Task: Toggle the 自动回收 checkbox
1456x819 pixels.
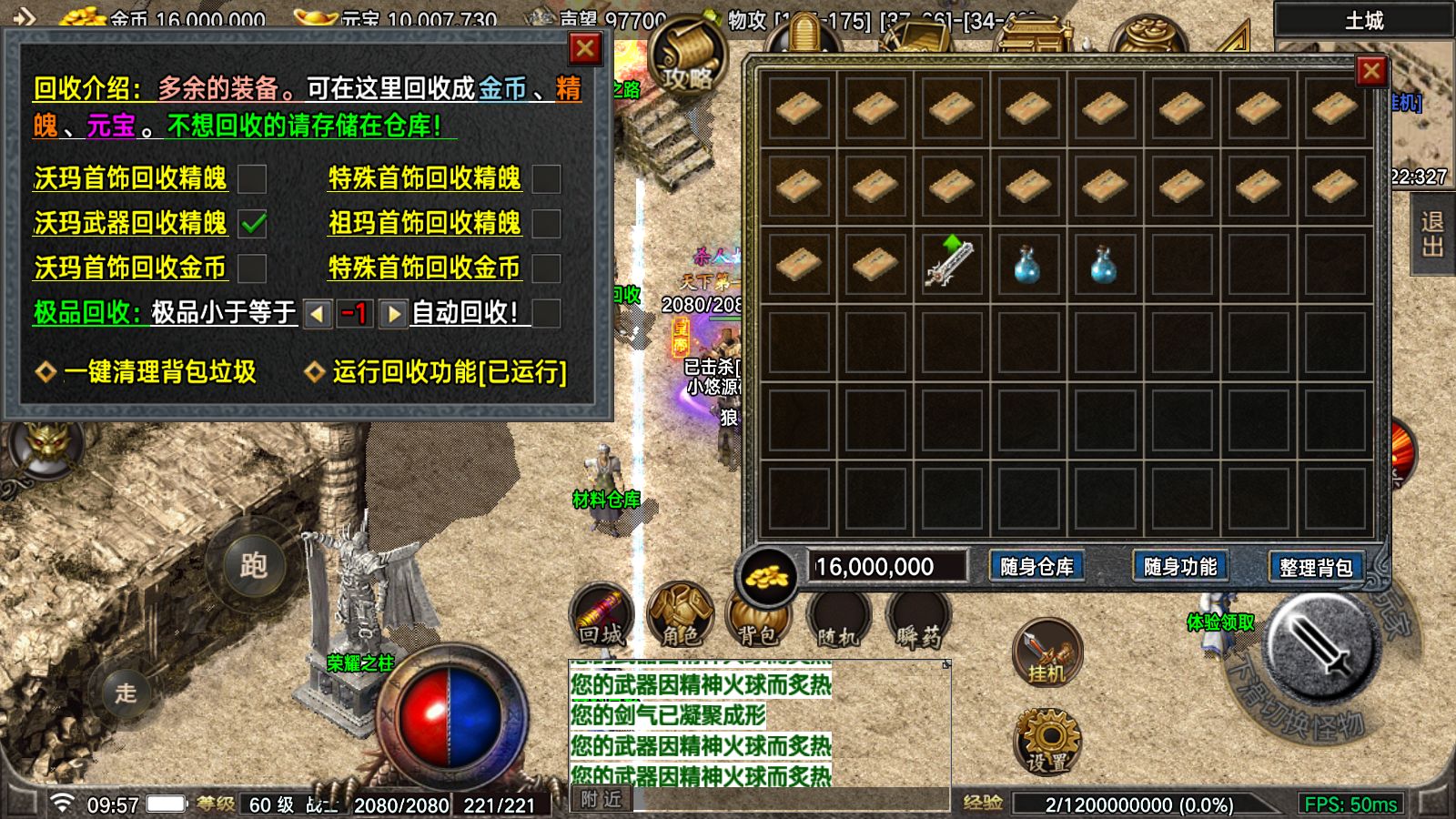Action: 546,313
